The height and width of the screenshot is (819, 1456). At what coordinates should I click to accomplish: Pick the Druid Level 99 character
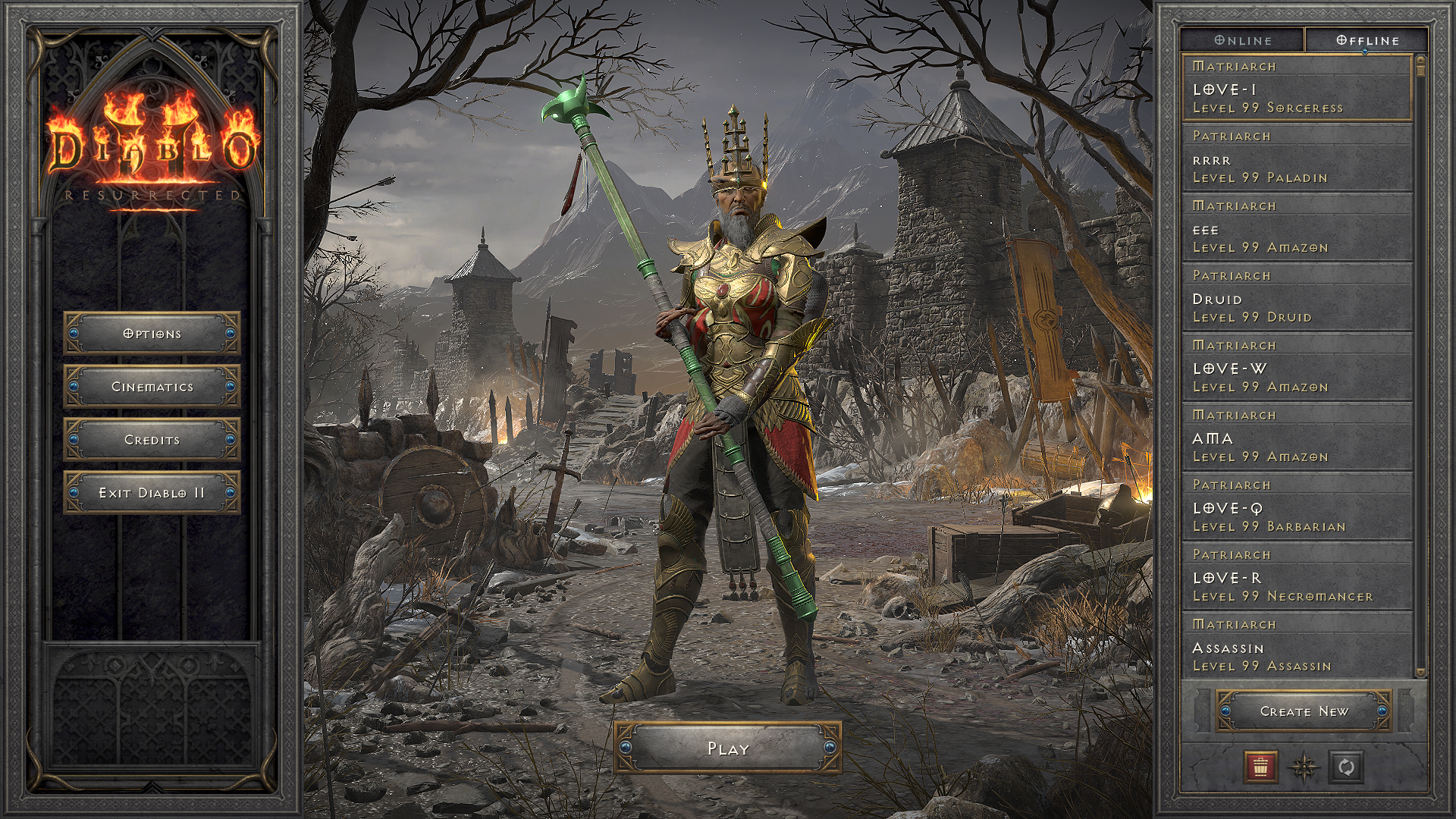(x=1297, y=298)
